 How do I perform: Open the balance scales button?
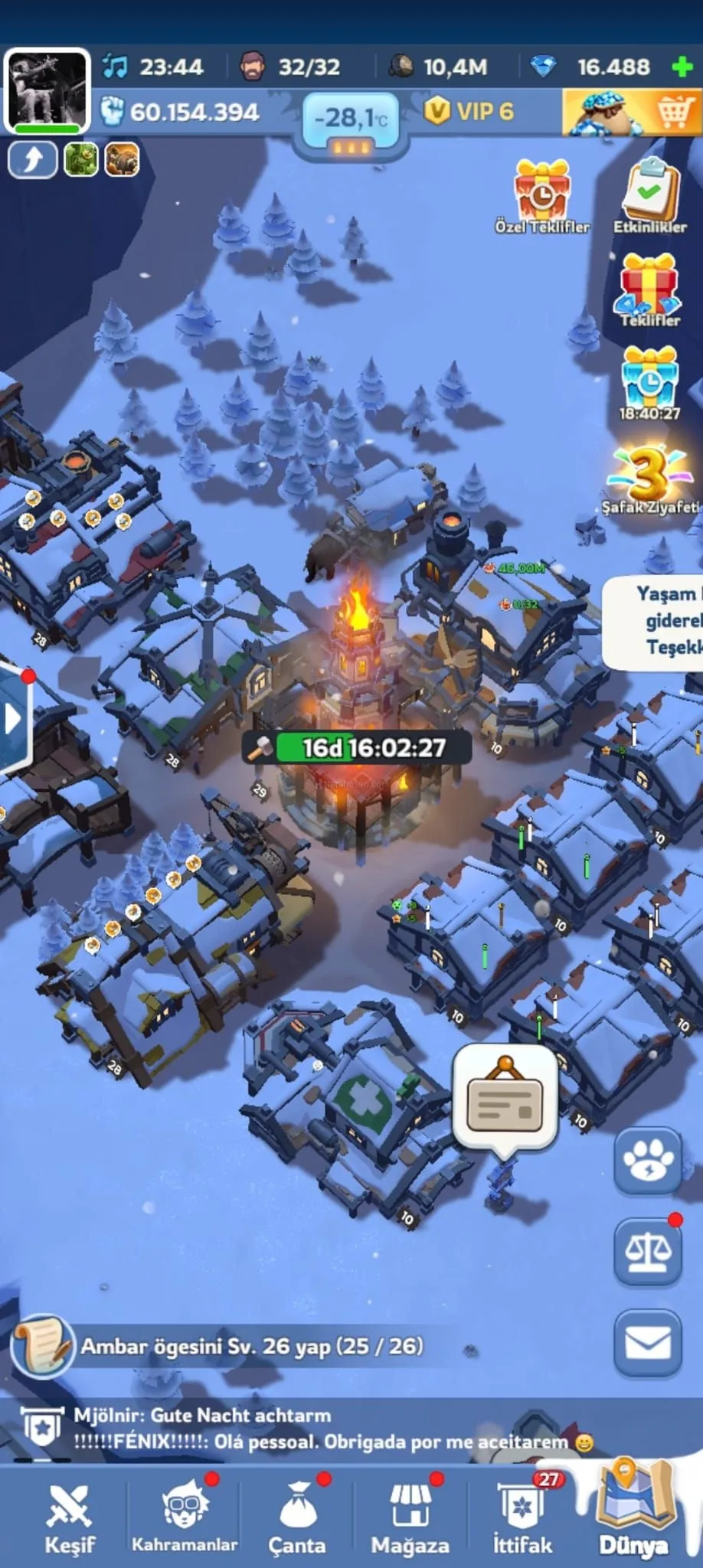click(x=648, y=1251)
